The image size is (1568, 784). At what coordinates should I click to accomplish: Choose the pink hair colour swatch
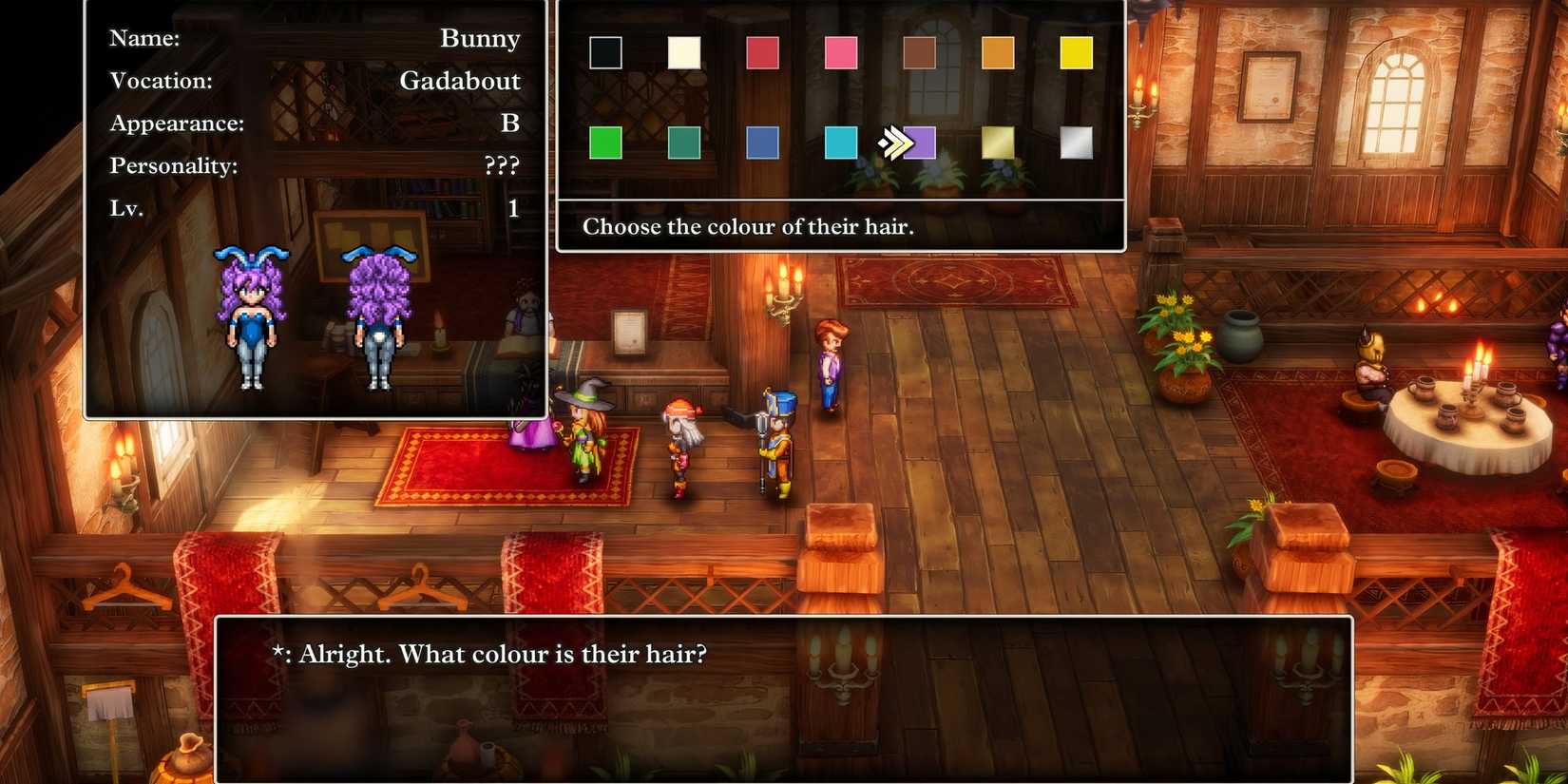(842, 55)
